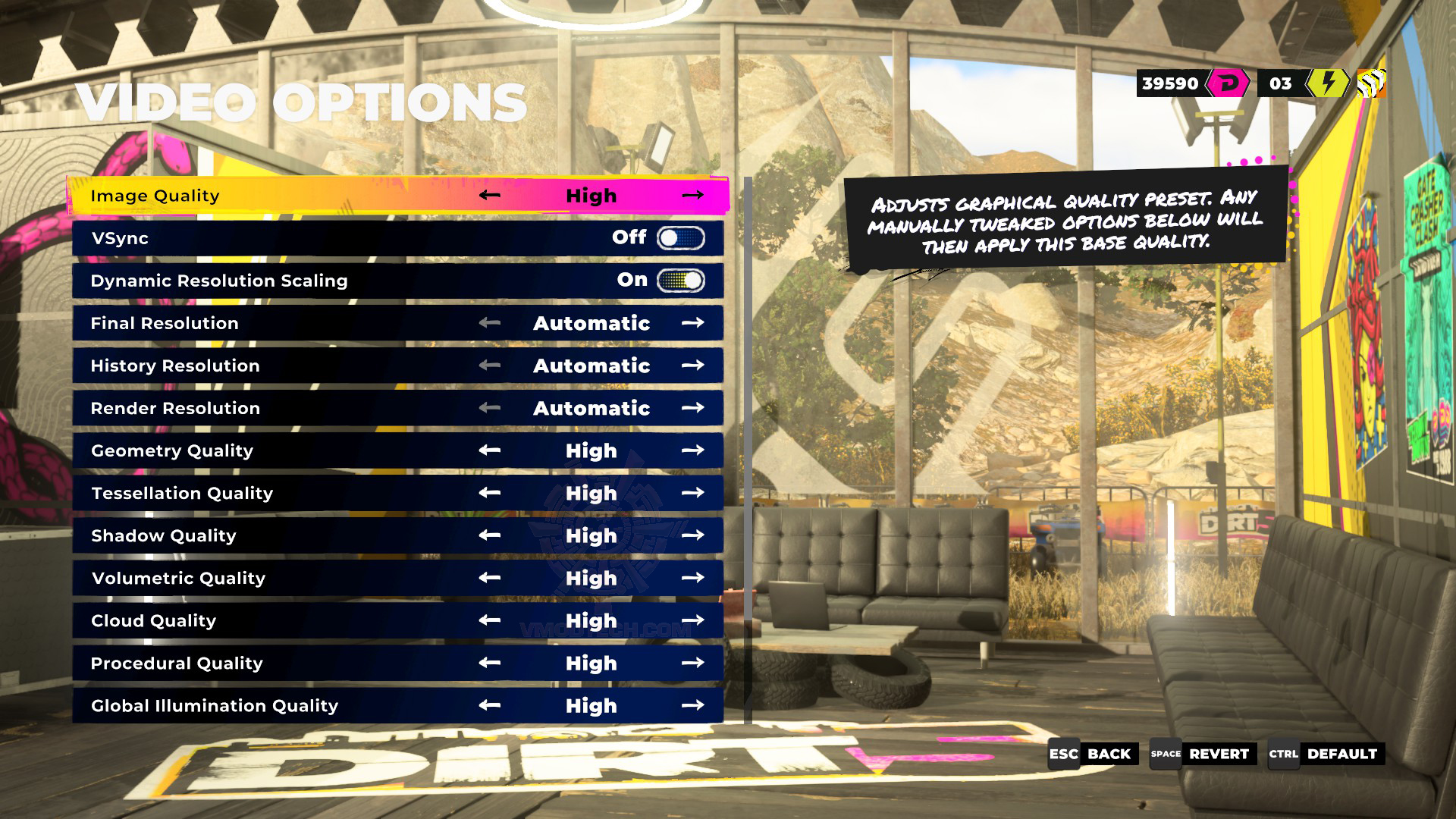The height and width of the screenshot is (819, 1456).
Task: Increase Image Quality with the right arrow
Action: tap(692, 196)
